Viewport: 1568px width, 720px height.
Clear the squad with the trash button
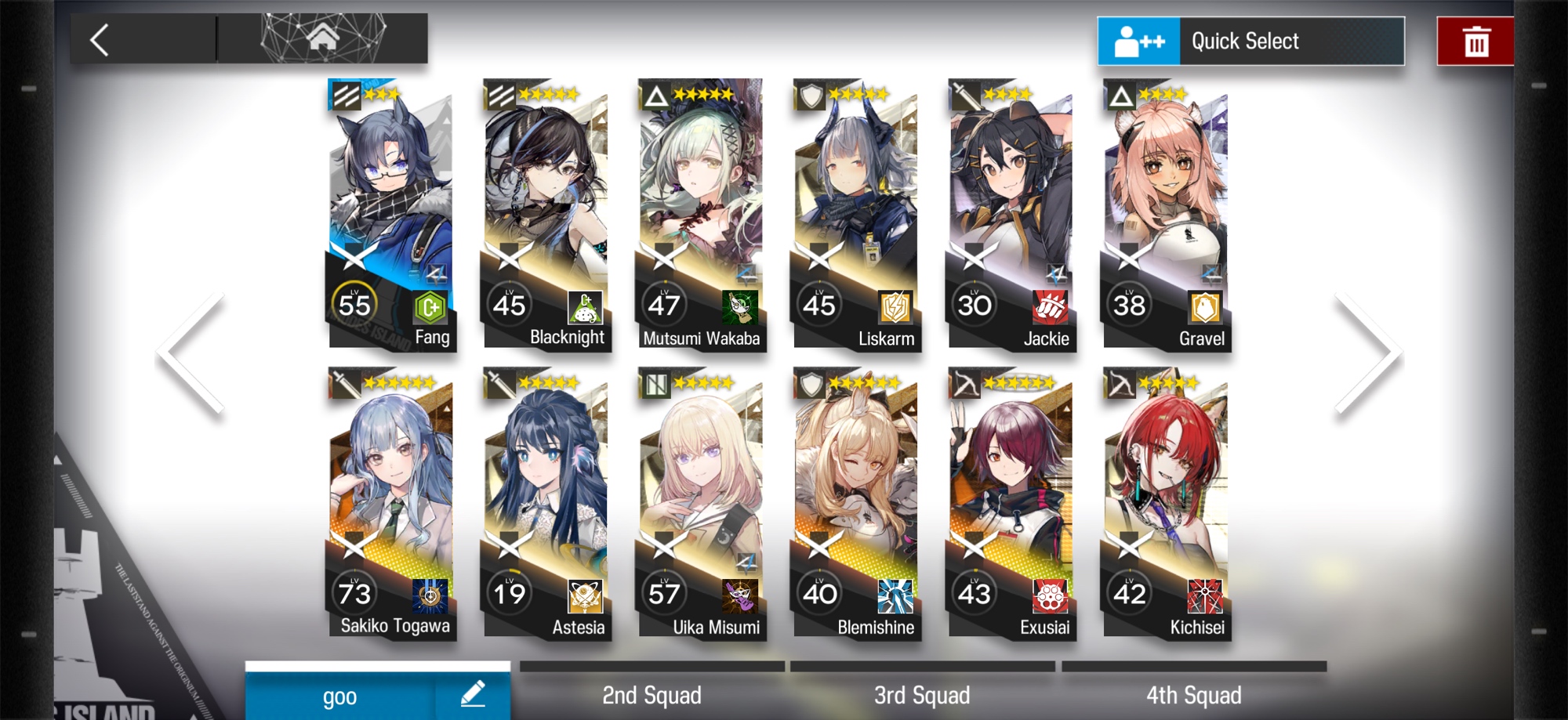click(x=1475, y=42)
